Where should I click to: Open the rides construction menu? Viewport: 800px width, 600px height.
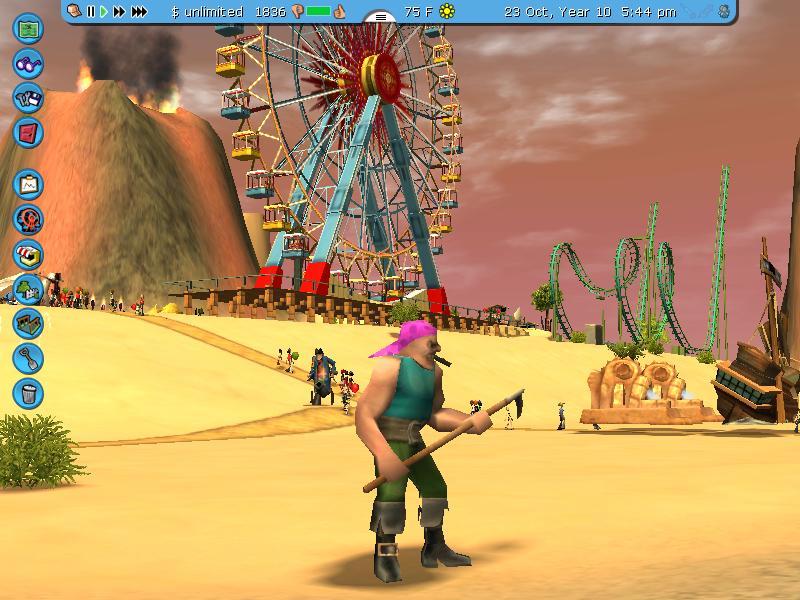tap(28, 219)
